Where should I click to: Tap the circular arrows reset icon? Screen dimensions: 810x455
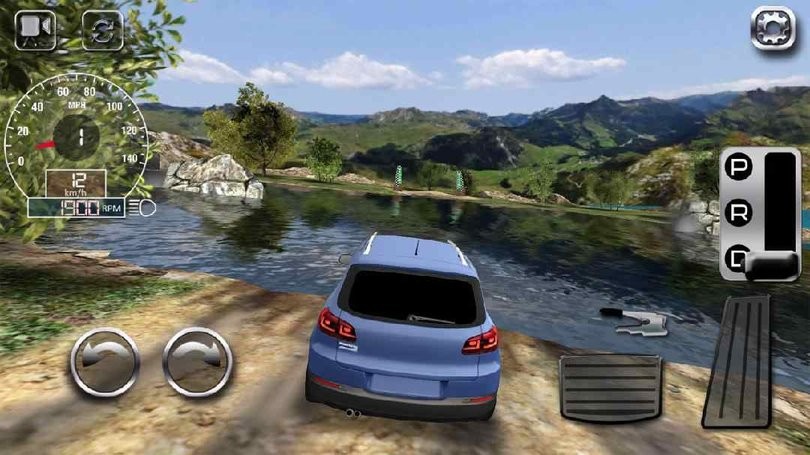(101, 30)
